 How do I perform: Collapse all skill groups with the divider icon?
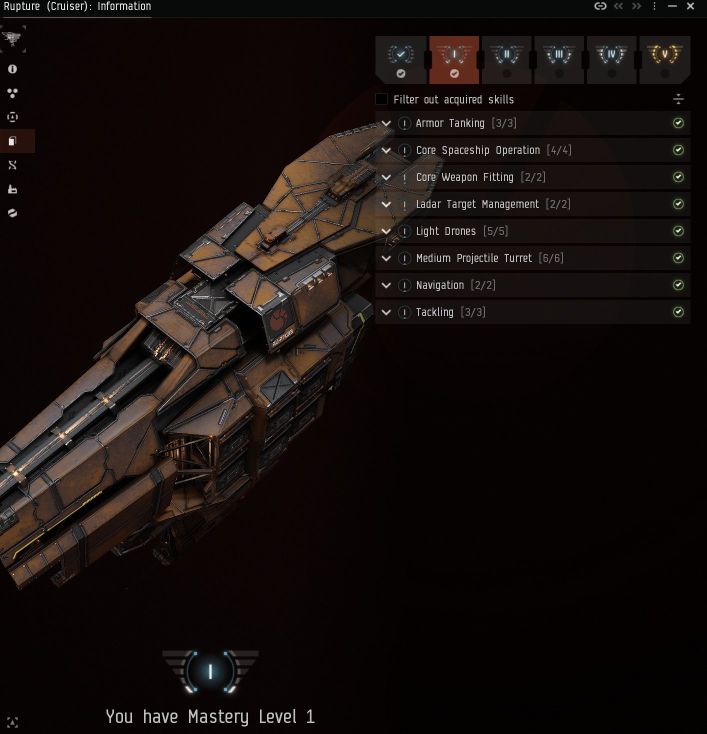click(678, 99)
